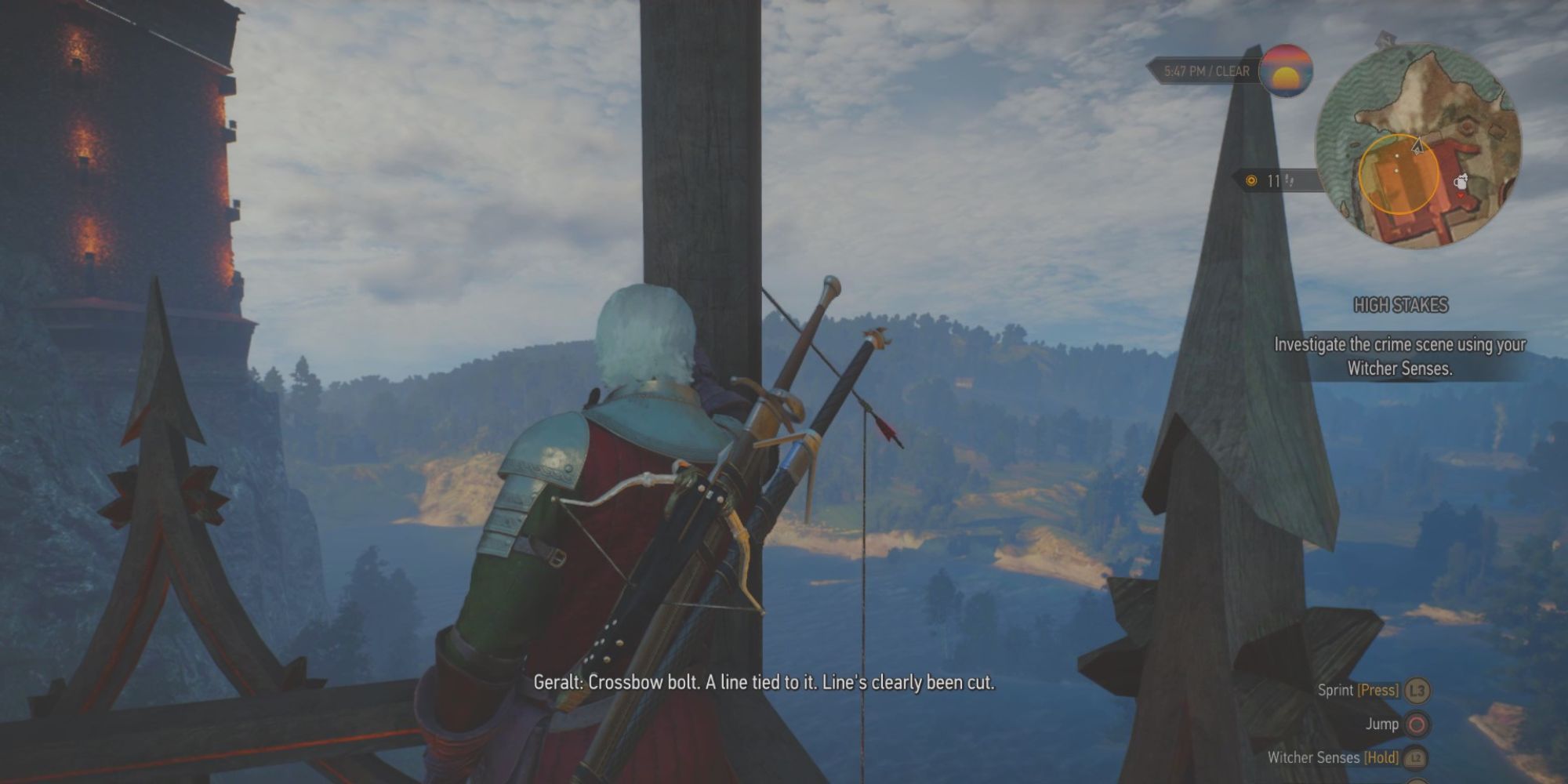The image size is (1568, 784).
Task: Select the circle Jump button icon
Action: tap(1417, 725)
